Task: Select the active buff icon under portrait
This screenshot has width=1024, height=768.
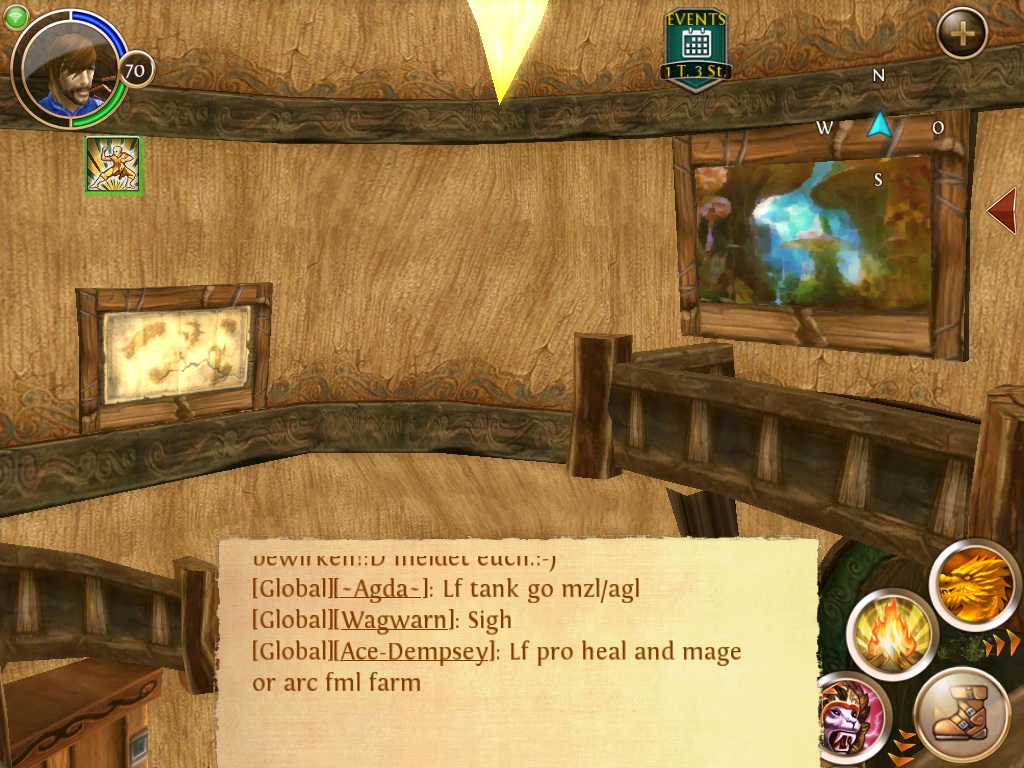Action: [113, 165]
